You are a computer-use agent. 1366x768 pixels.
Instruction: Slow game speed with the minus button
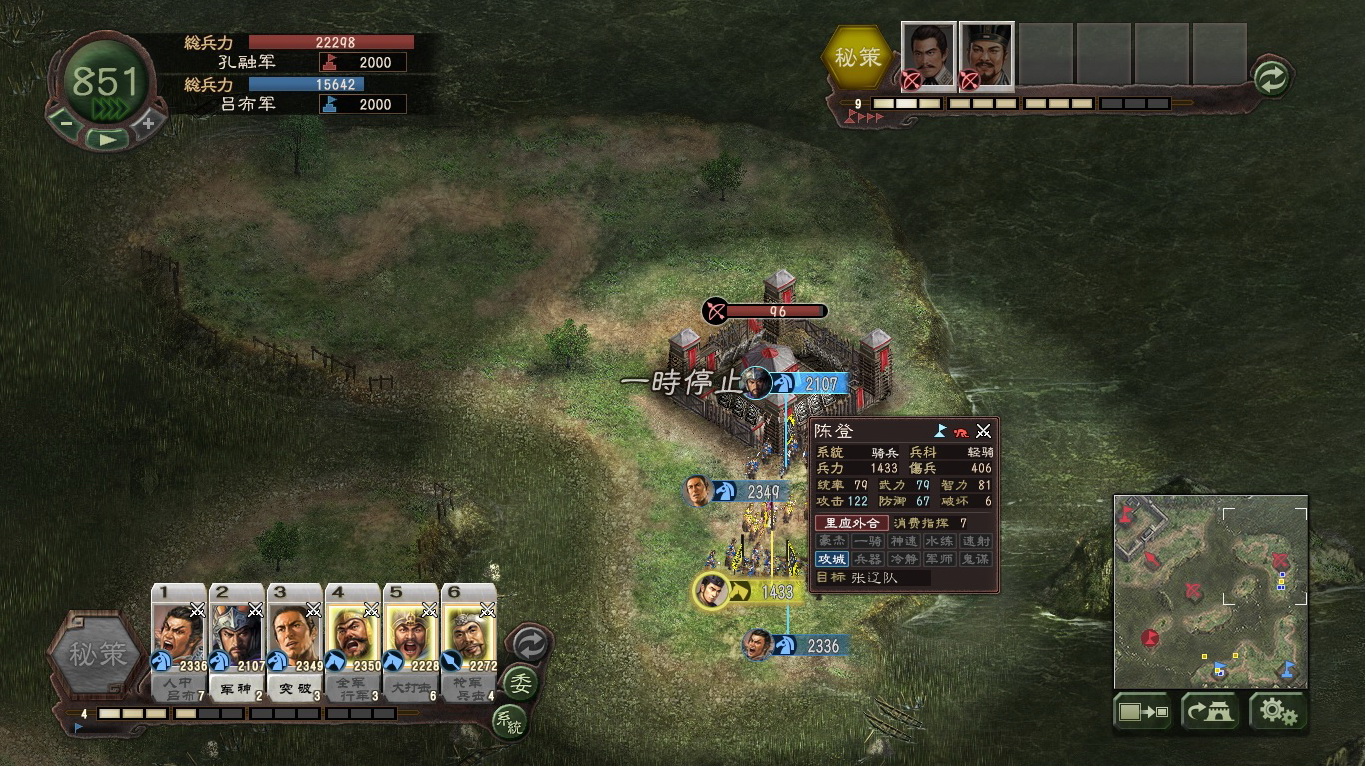67,123
